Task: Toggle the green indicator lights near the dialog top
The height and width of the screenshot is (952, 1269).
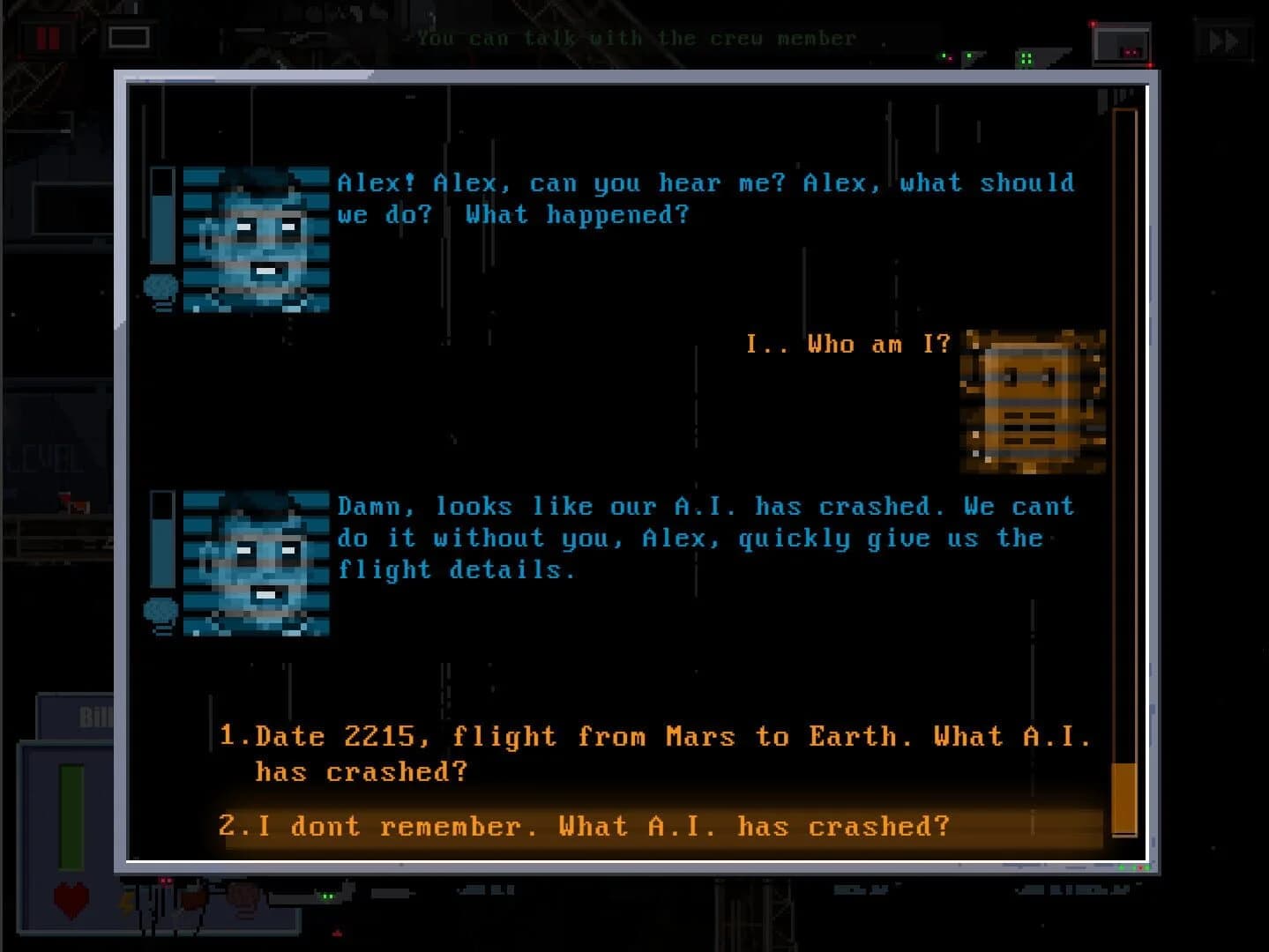Action: pos(1026,58)
